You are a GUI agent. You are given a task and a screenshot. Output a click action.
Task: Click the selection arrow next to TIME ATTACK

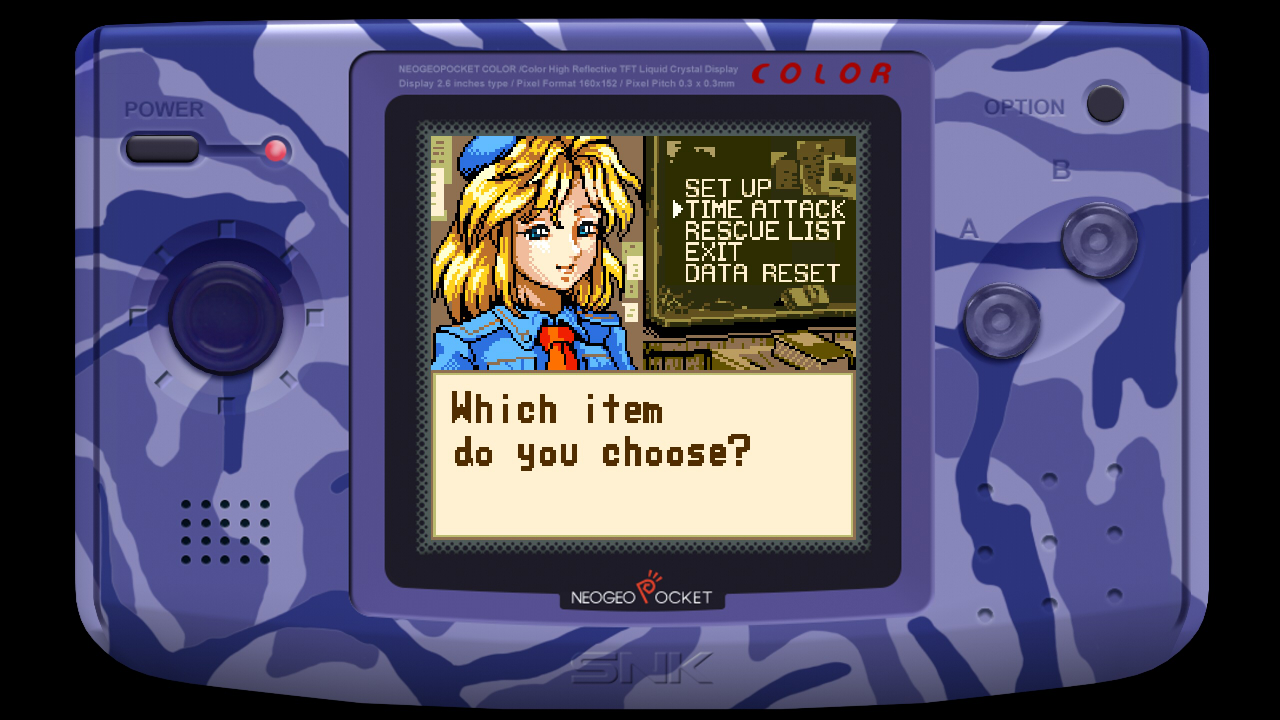679,210
